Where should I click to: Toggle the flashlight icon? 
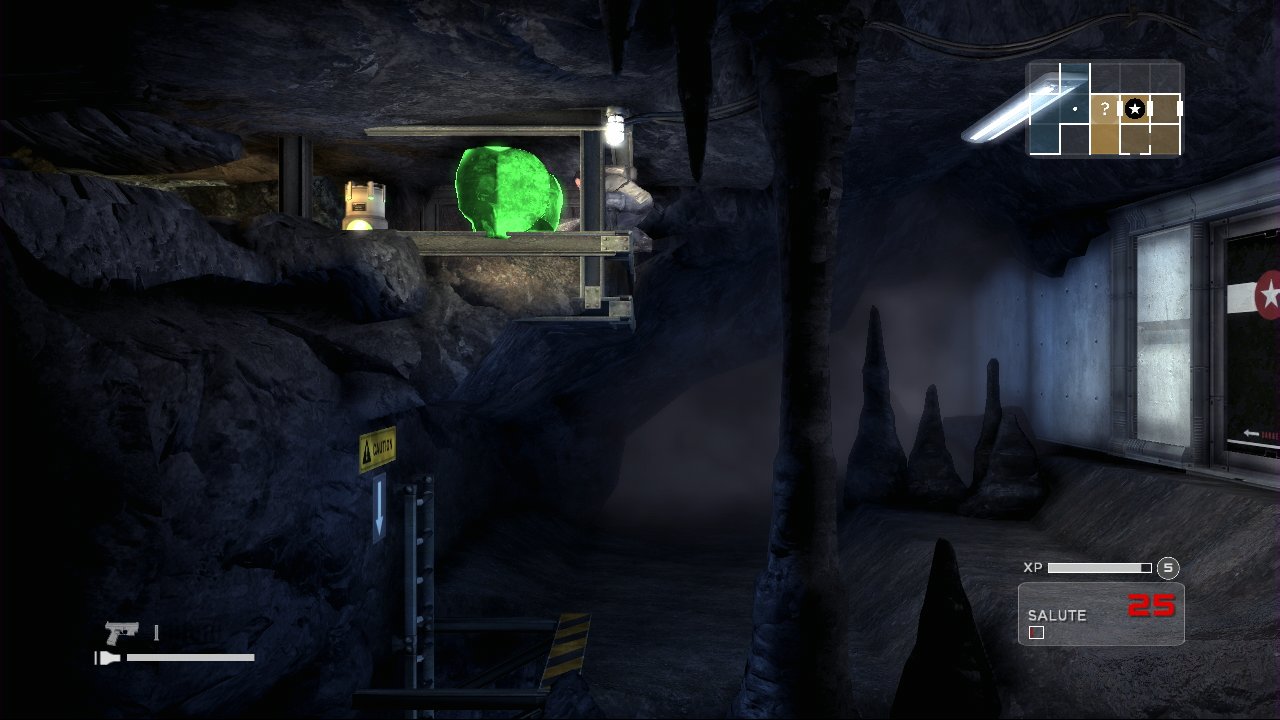(x=108, y=658)
